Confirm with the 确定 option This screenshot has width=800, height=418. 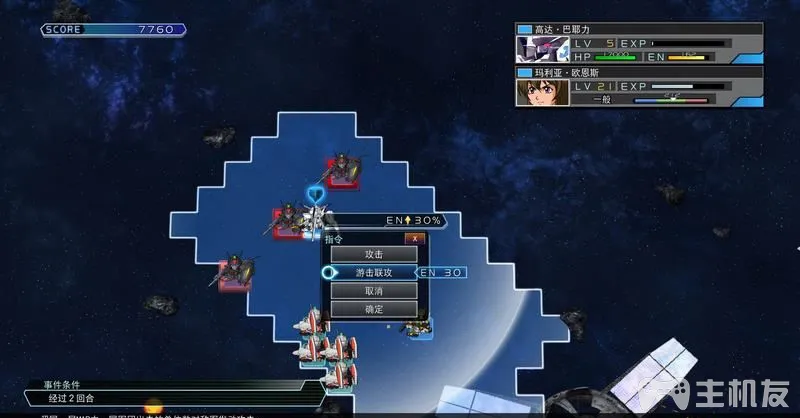coord(374,309)
